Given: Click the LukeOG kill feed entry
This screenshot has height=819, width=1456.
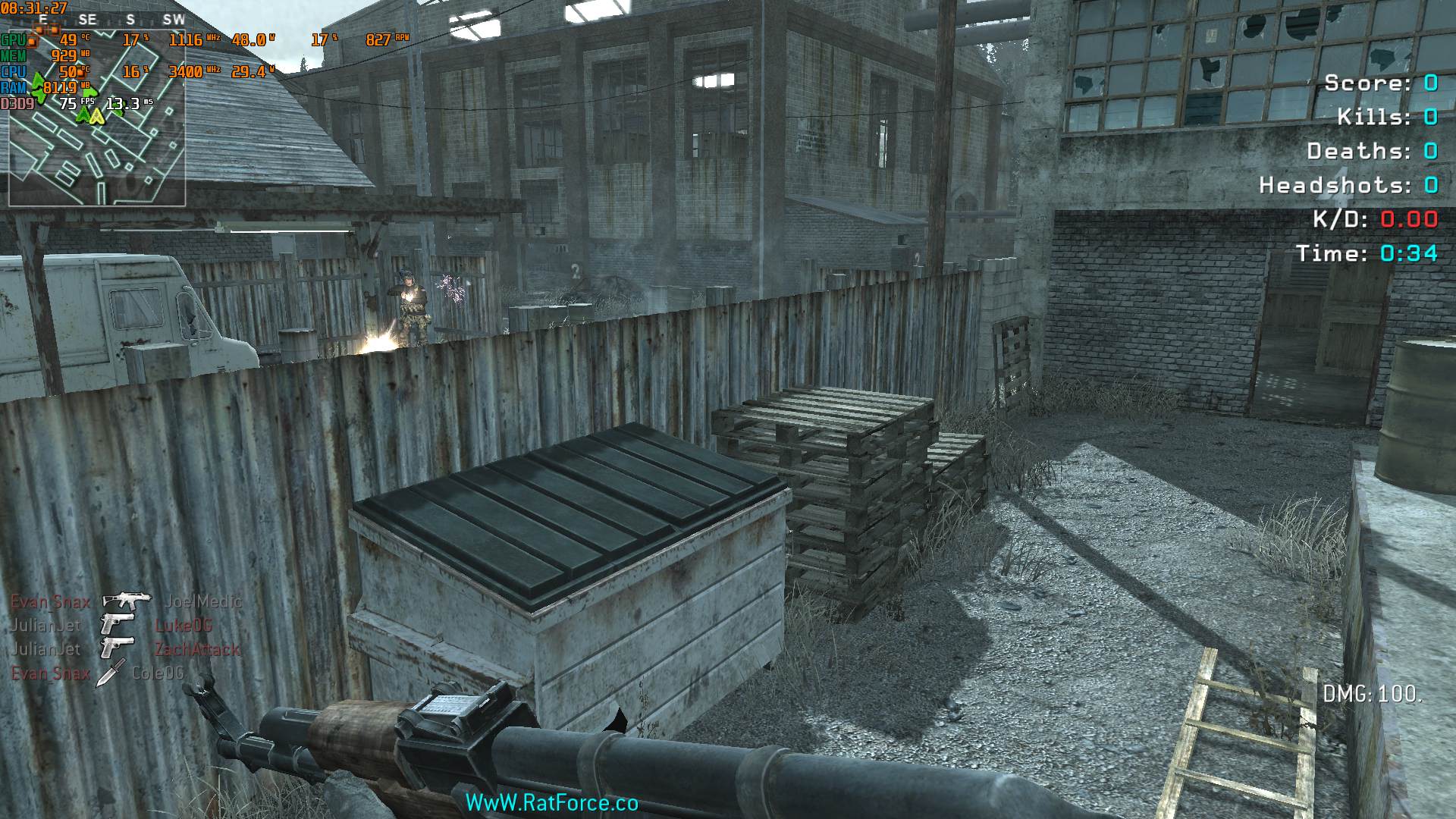Looking at the screenshot, I should [183, 626].
